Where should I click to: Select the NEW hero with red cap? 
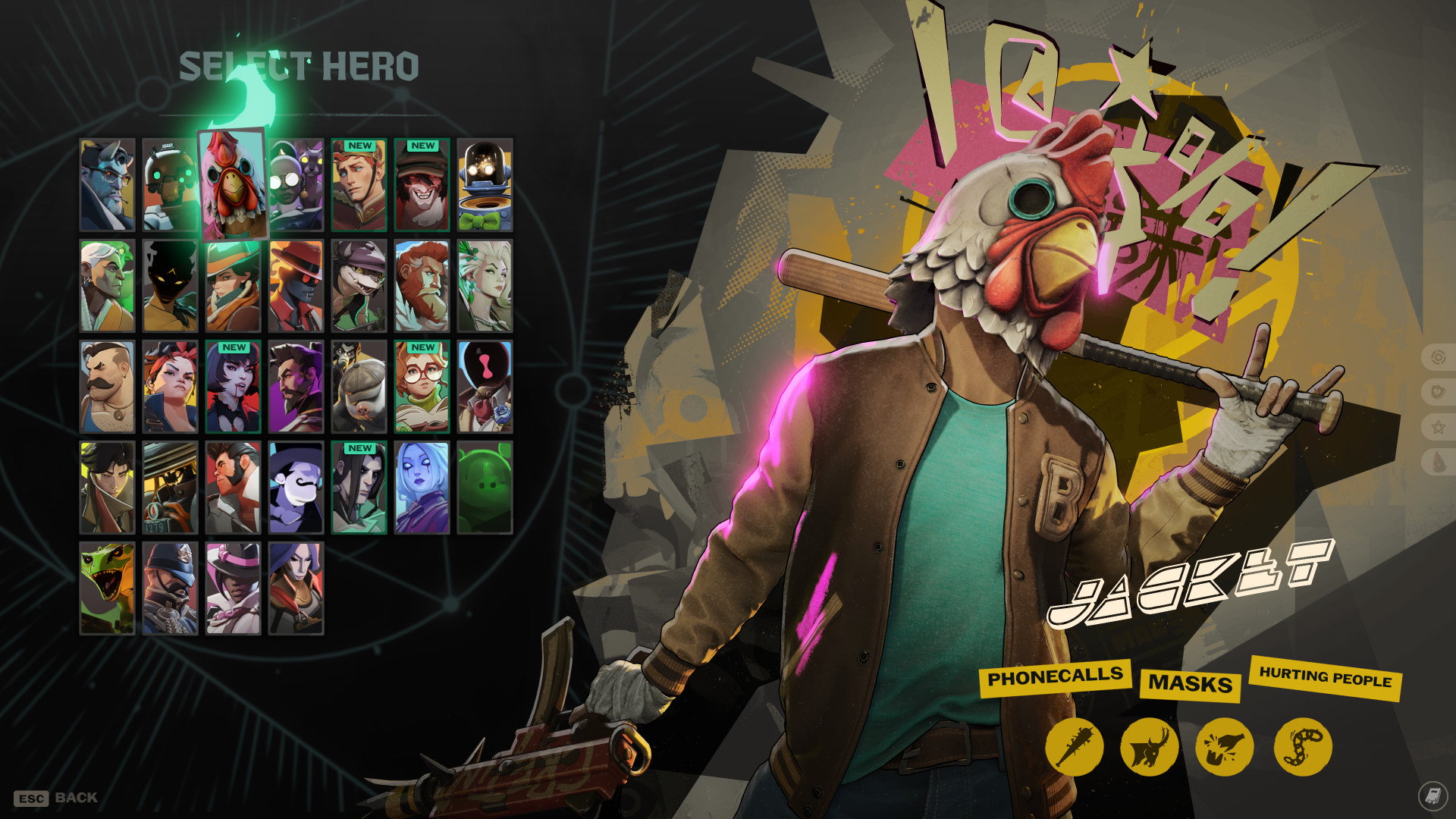422,185
